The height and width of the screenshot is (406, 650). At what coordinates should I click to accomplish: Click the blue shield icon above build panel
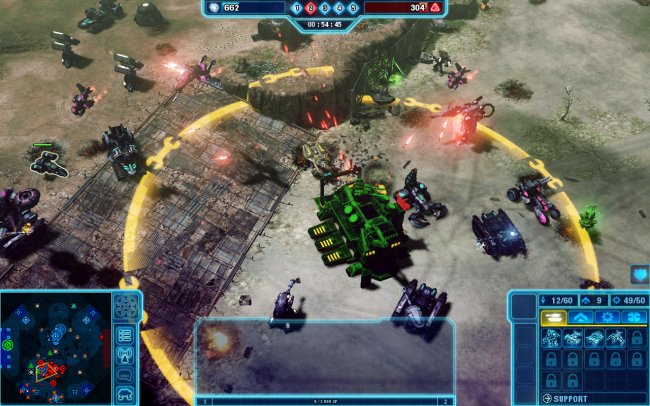(x=638, y=274)
